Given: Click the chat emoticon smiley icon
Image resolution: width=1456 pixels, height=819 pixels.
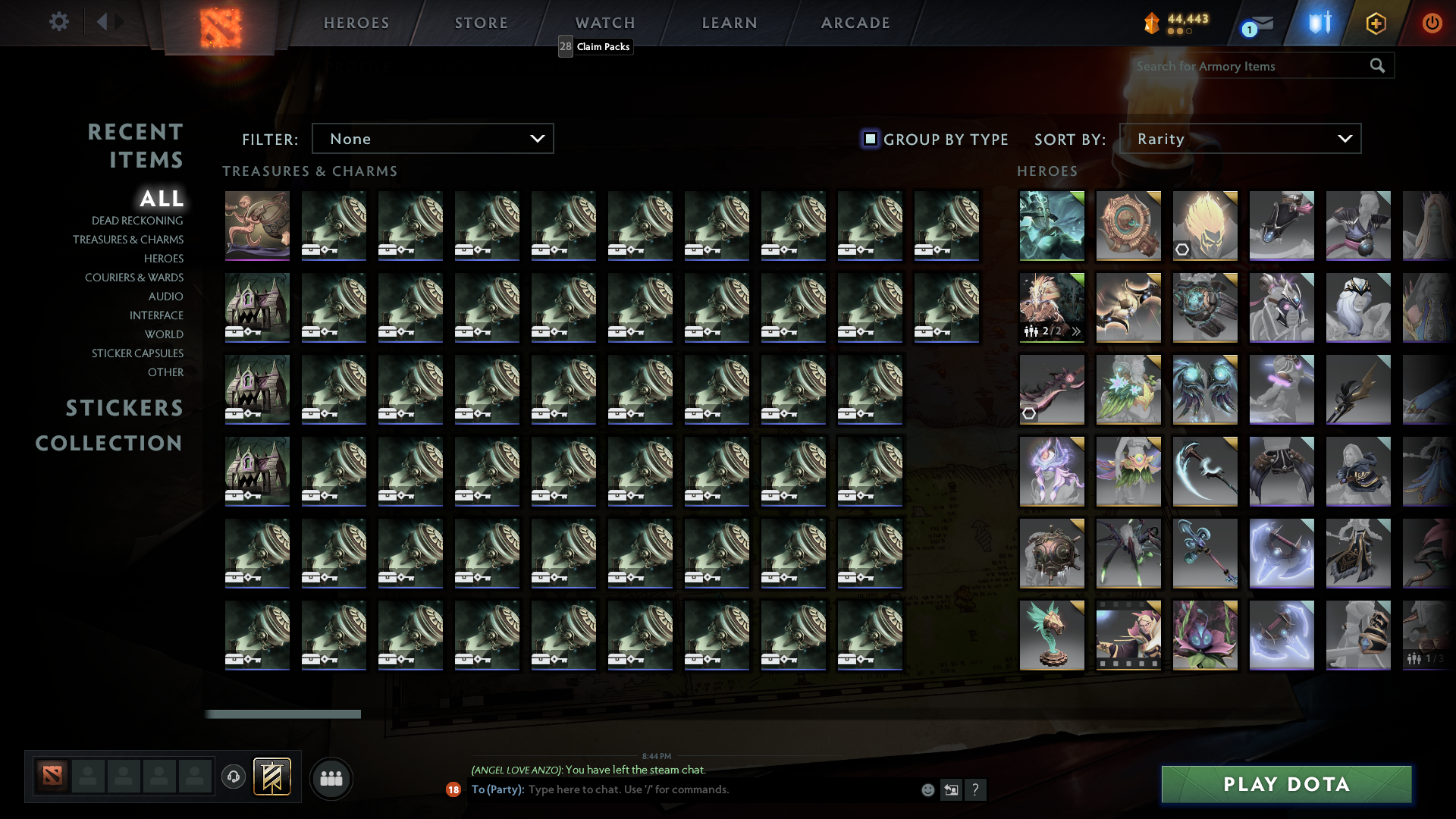Looking at the screenshot, I should coord(927,789).
